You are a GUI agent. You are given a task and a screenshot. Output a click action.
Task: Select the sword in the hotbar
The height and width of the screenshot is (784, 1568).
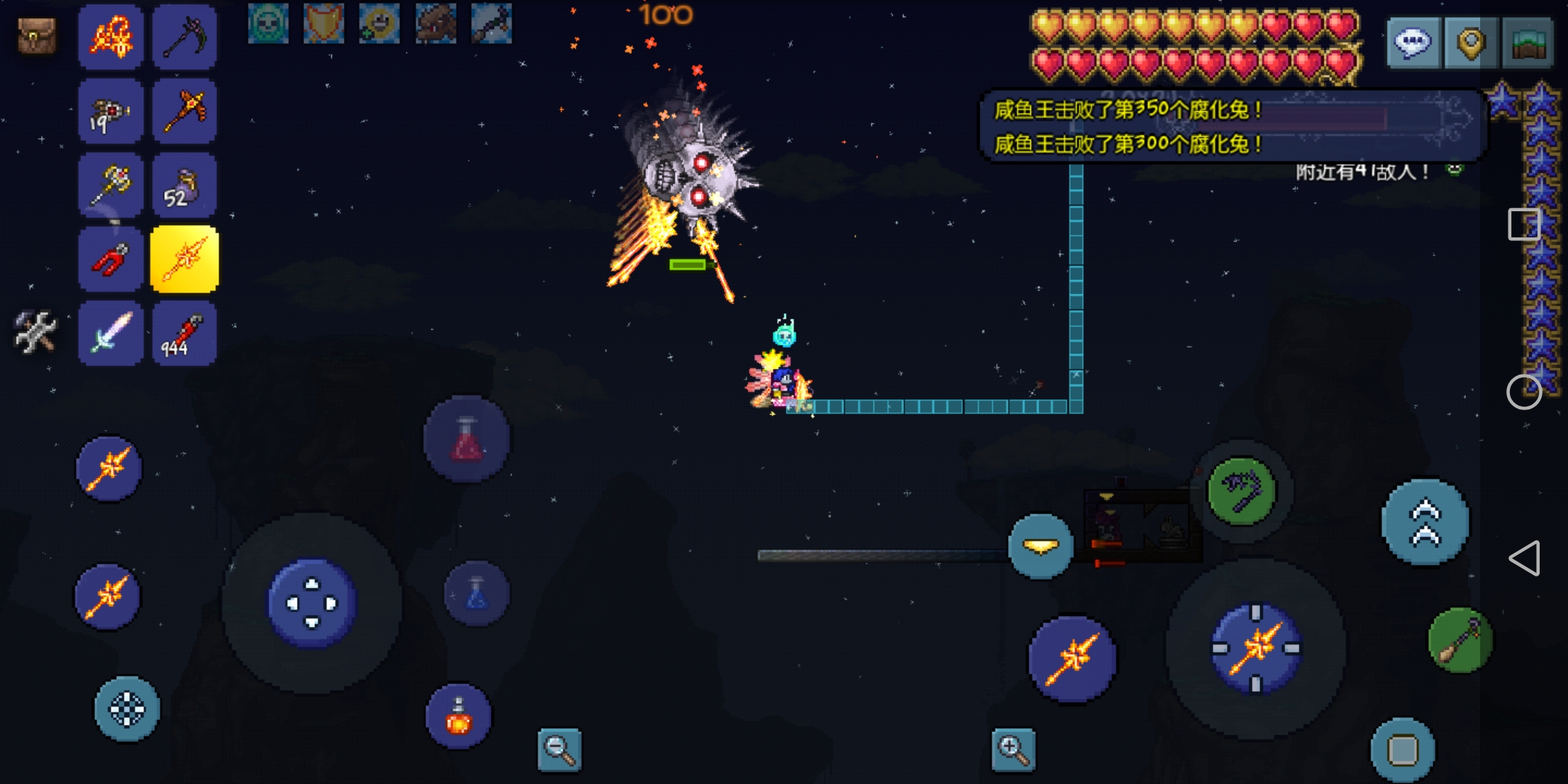(x=111, y=333)
